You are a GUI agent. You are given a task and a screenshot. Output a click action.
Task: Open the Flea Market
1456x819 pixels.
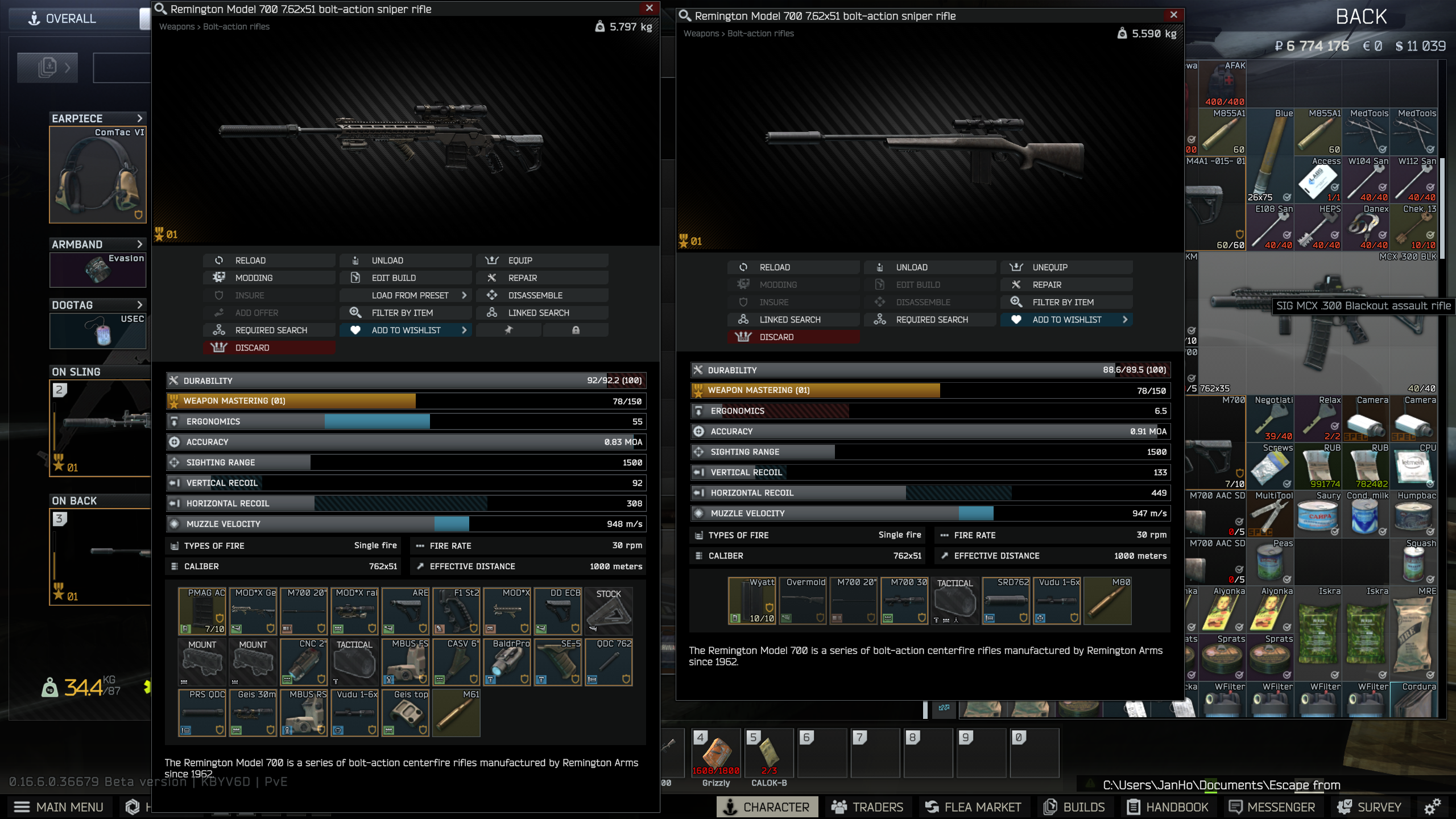973,806
